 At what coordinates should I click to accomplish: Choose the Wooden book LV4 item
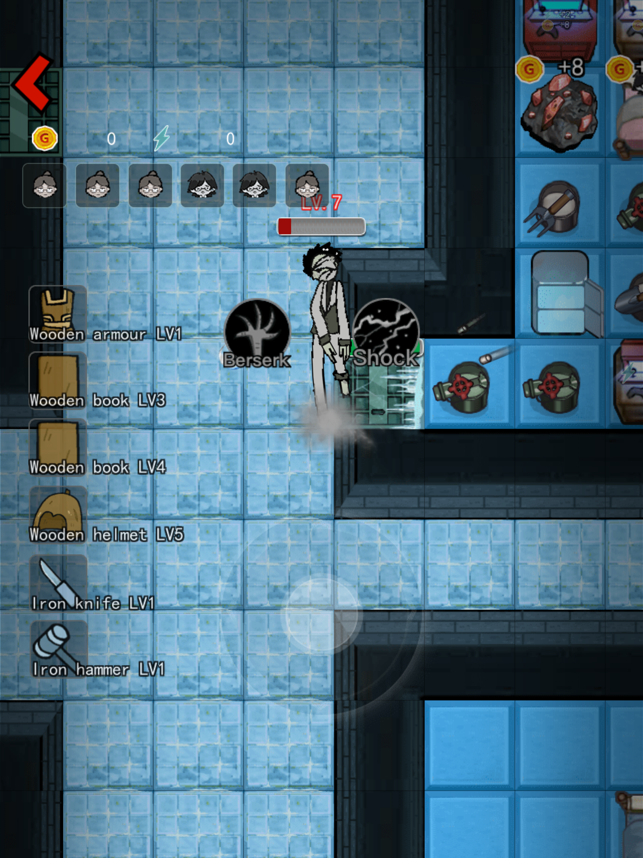click(x=57, y=447)
